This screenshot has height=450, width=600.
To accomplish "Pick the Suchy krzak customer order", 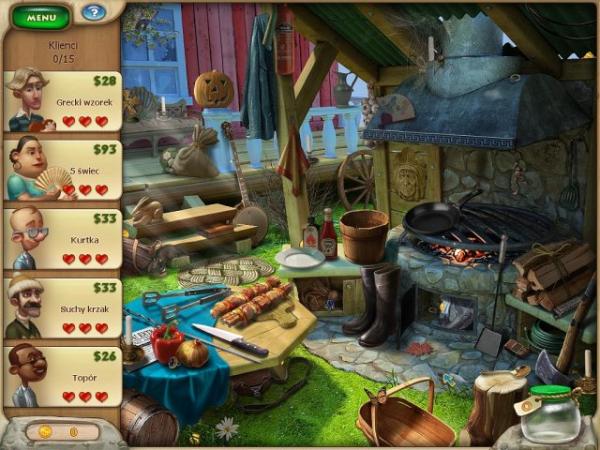I will 62,308.
